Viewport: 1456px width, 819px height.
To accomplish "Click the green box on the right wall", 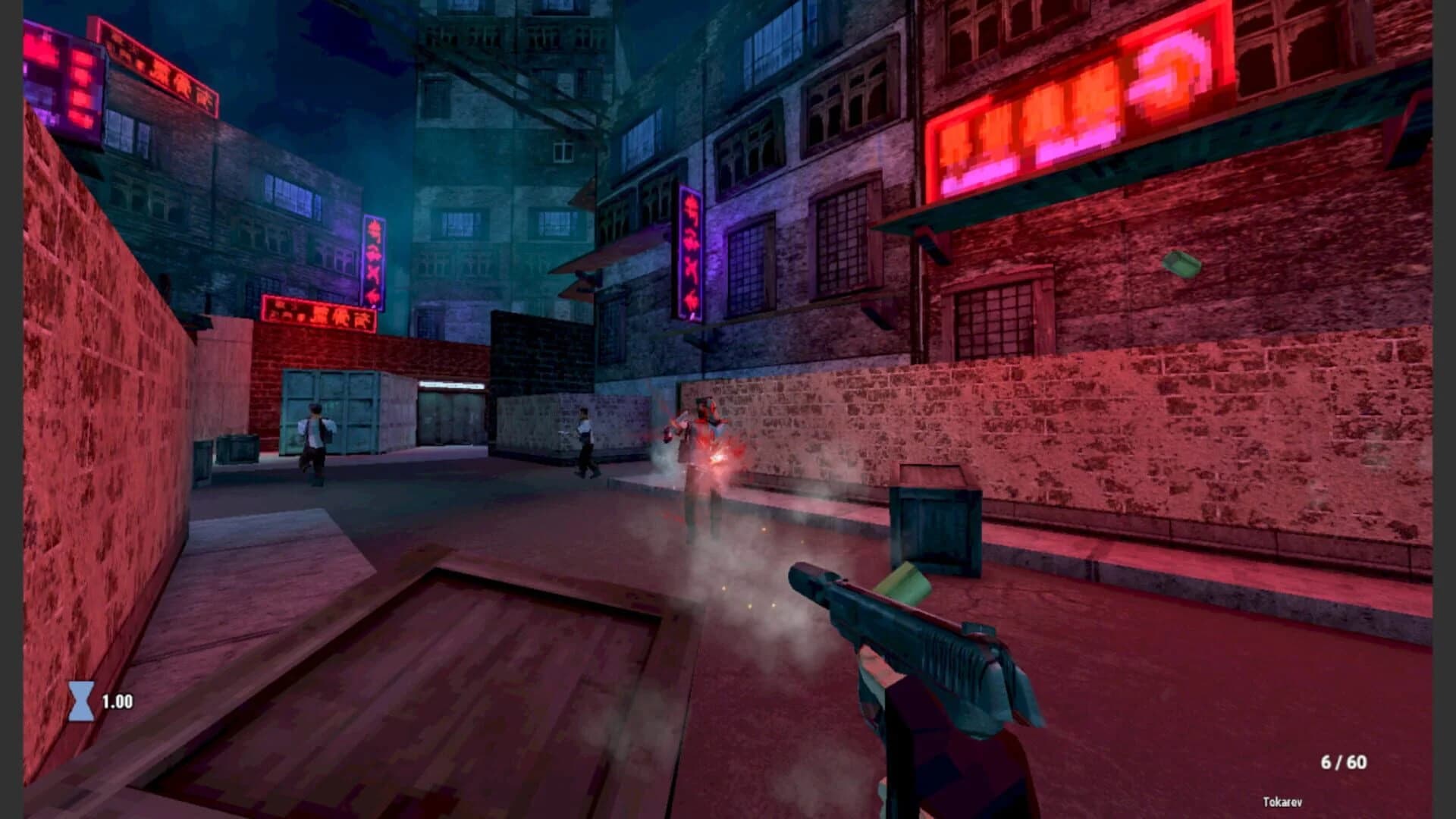I will click(1183, 264).
